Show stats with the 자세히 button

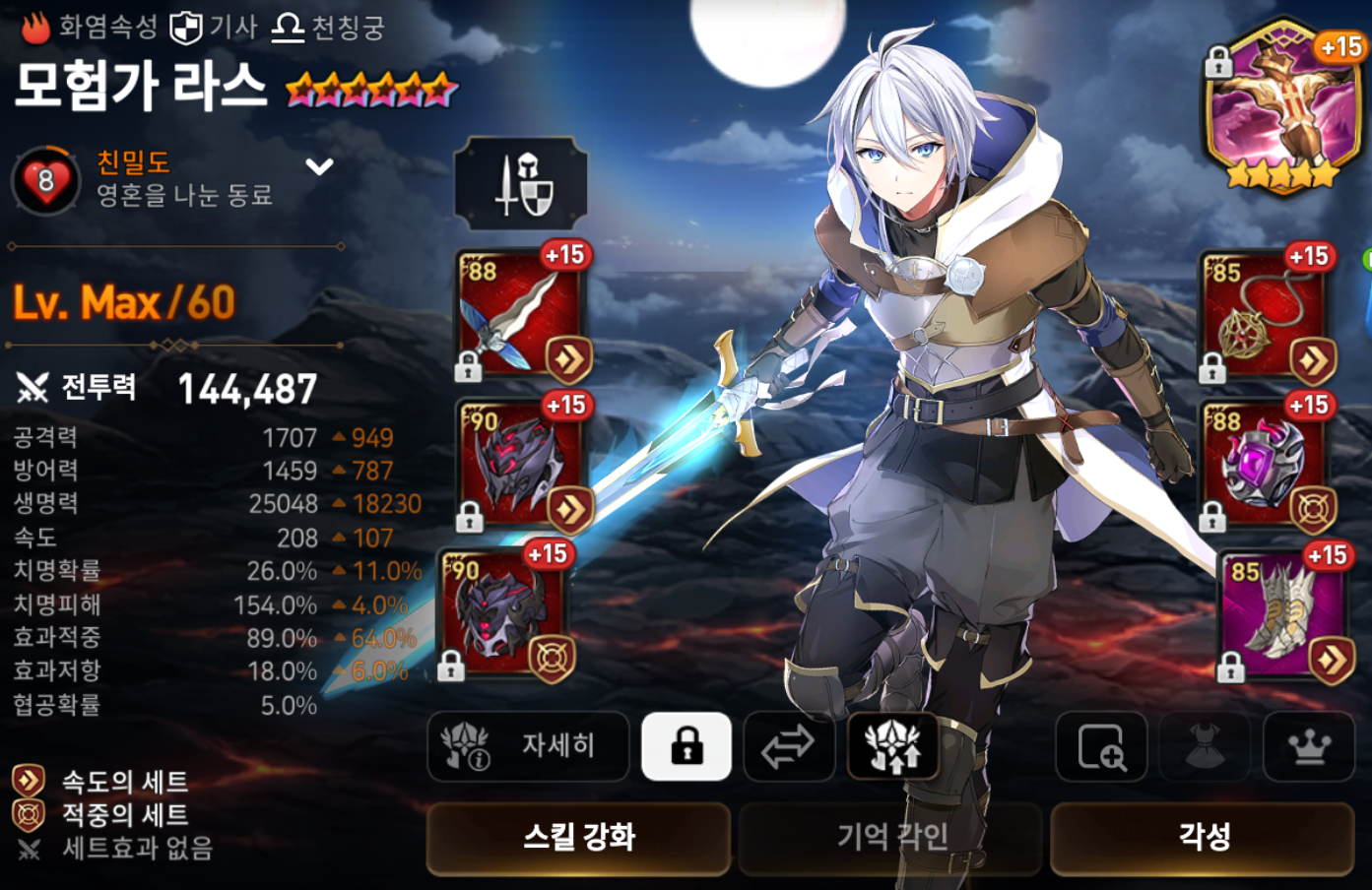(x=528, y=746)
